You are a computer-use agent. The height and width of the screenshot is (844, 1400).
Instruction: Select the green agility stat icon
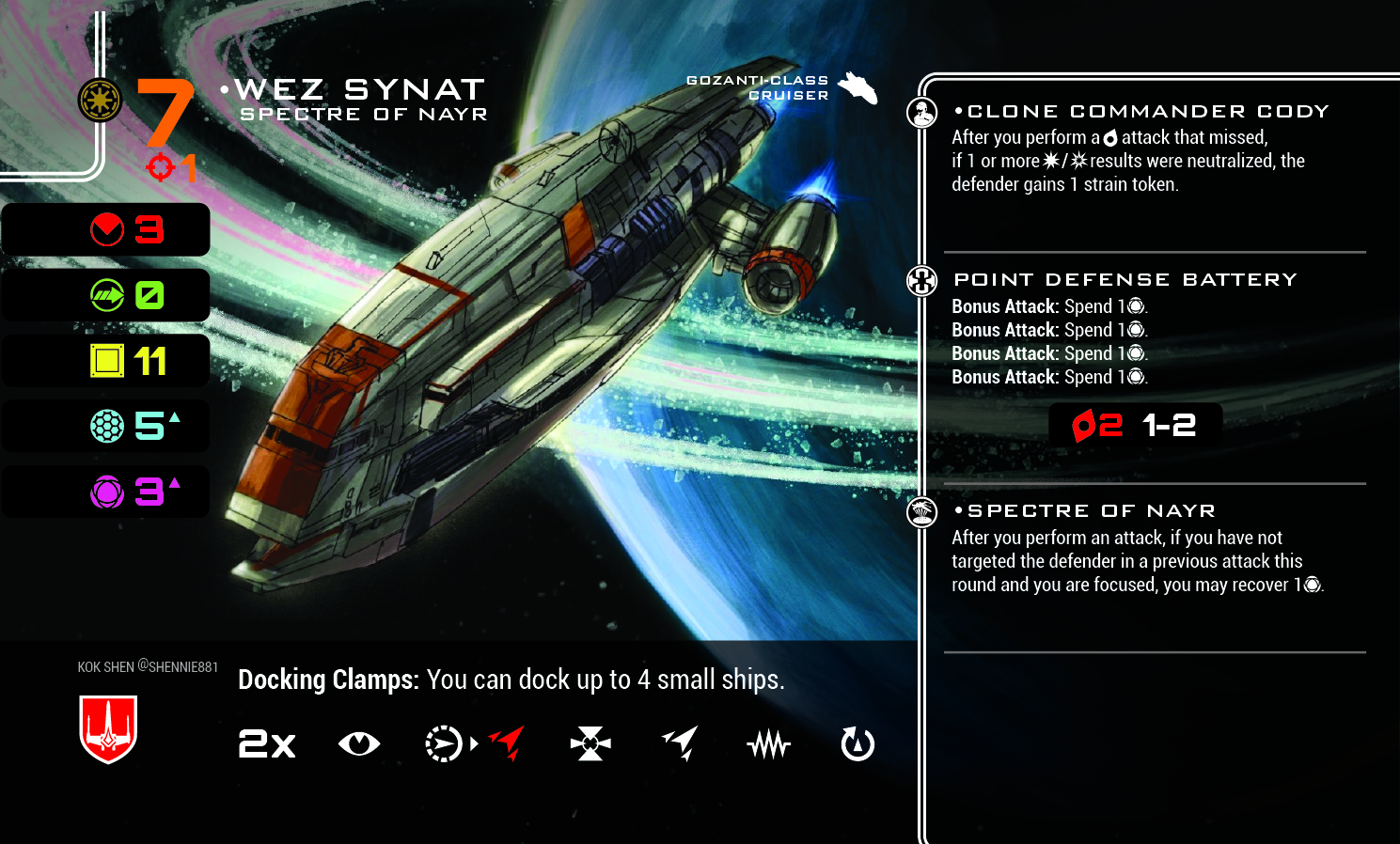(107, 295)
